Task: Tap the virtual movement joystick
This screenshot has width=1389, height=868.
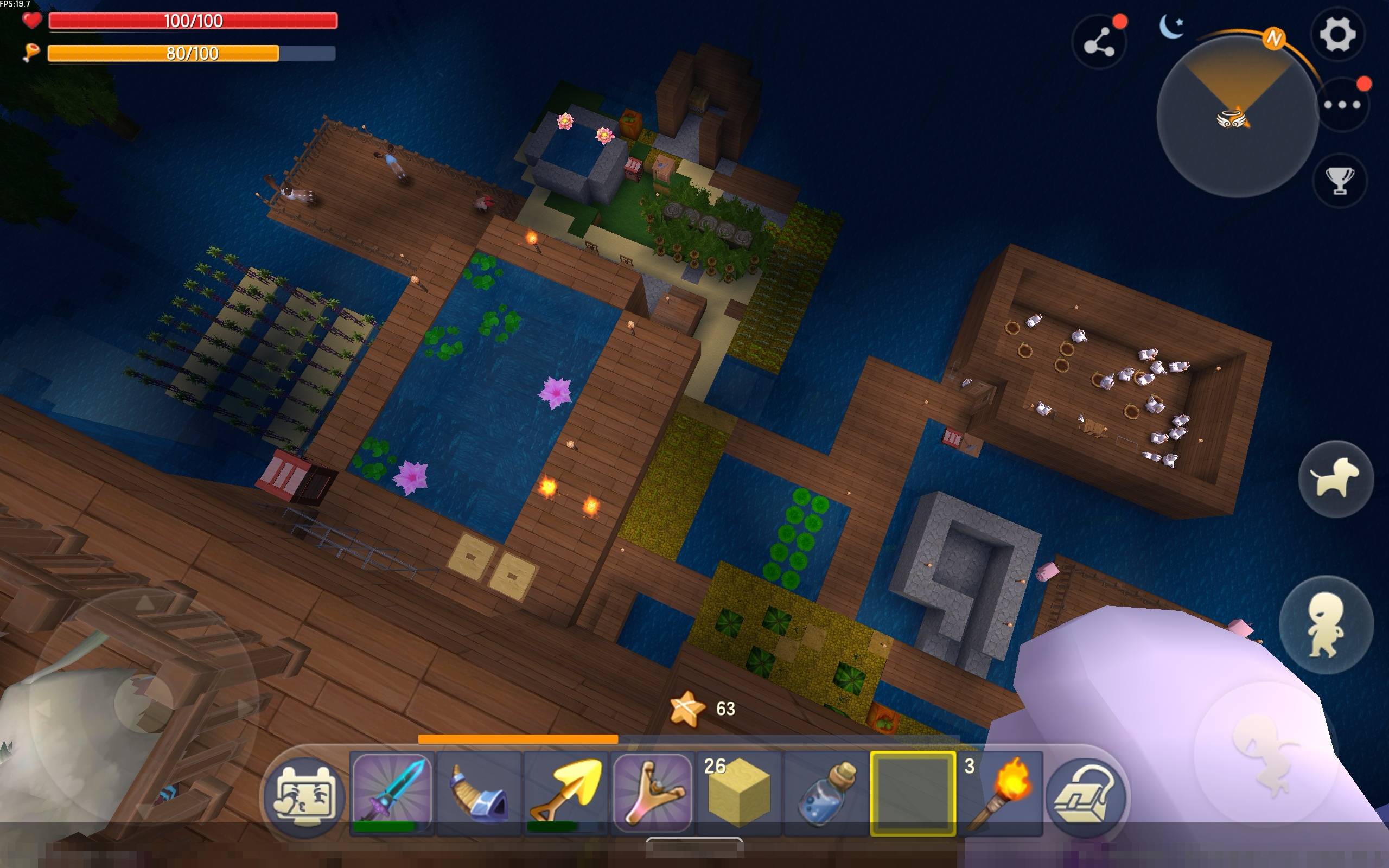Action: 143,703
